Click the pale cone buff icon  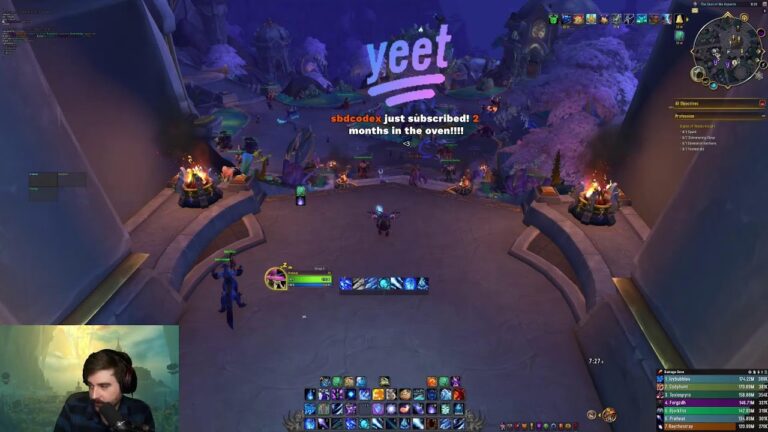(679, 21)
